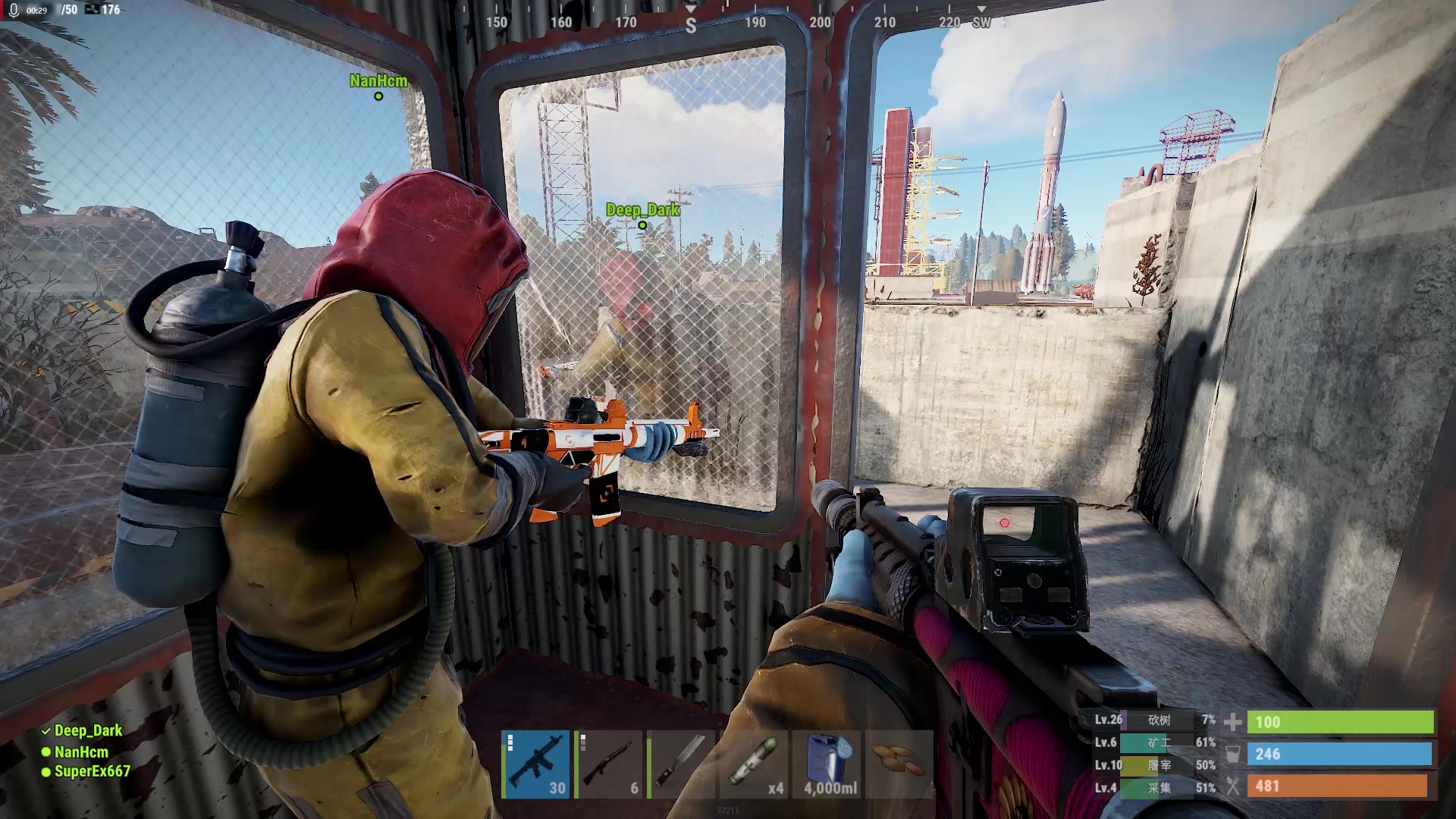The image size is (1456, 819).
Task: Click the microphone icon
Action: [14, 10]
